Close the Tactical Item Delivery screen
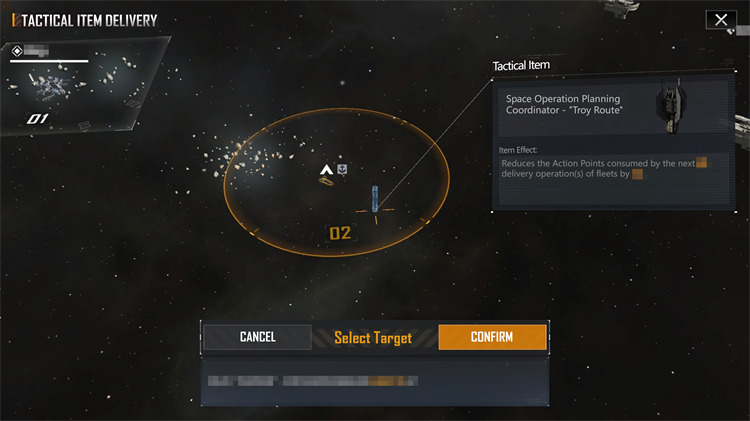Viewport: 750px width, 421px height. click(720, 20)
